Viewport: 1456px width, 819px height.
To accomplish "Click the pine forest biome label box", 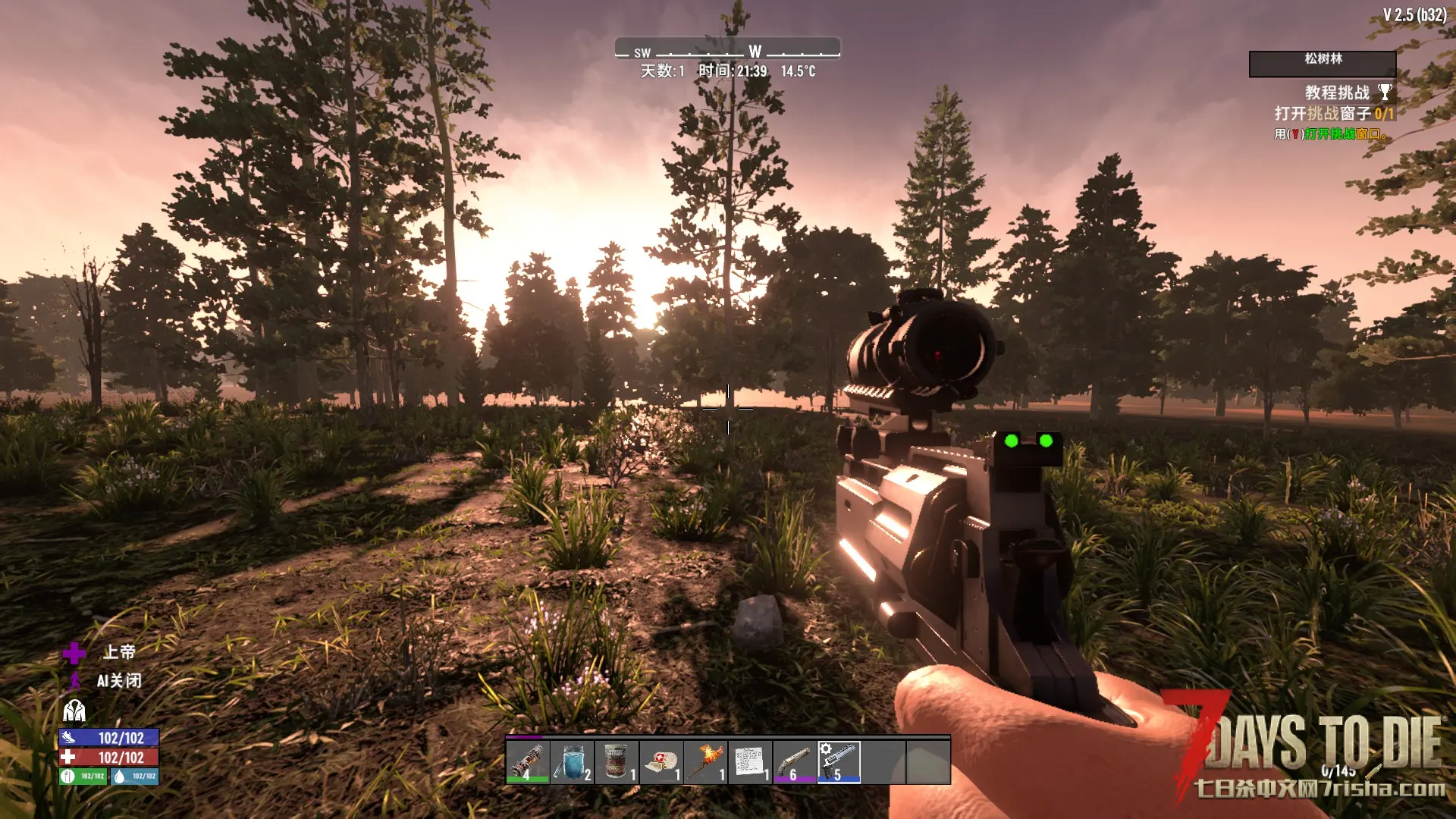I will tap(1322, 64).
